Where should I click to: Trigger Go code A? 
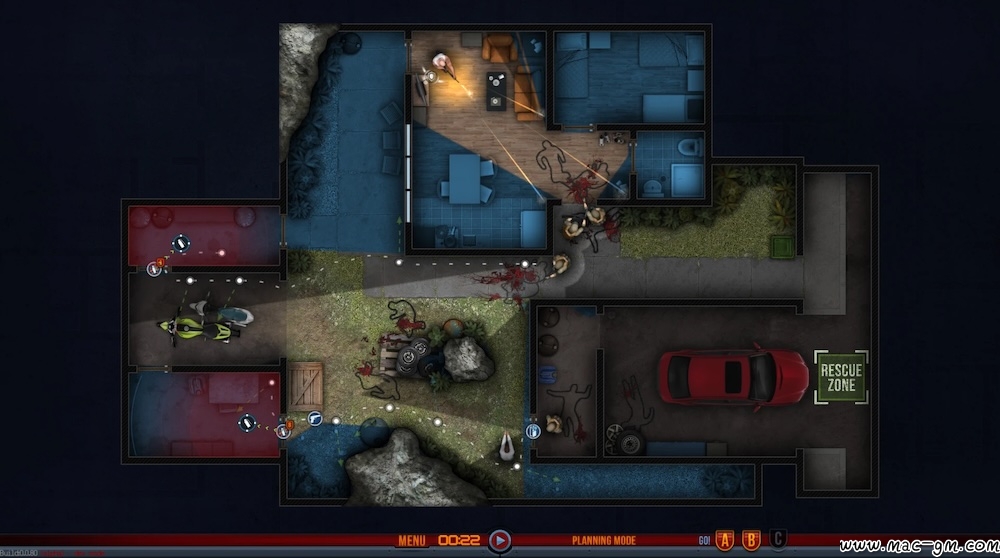click(x=726, y=541)
